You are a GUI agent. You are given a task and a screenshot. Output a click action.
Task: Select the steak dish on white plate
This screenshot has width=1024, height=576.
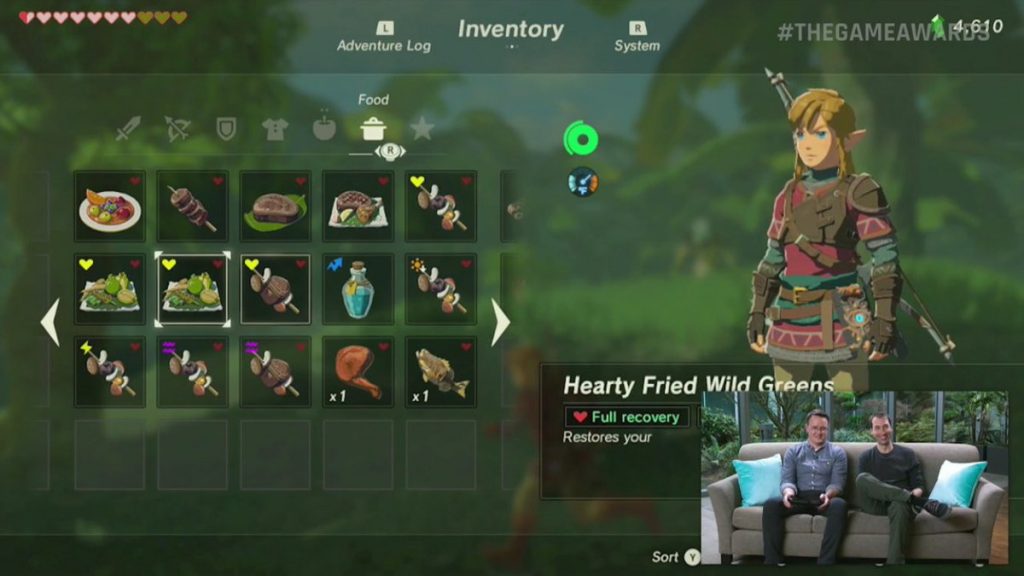point(358,206)
